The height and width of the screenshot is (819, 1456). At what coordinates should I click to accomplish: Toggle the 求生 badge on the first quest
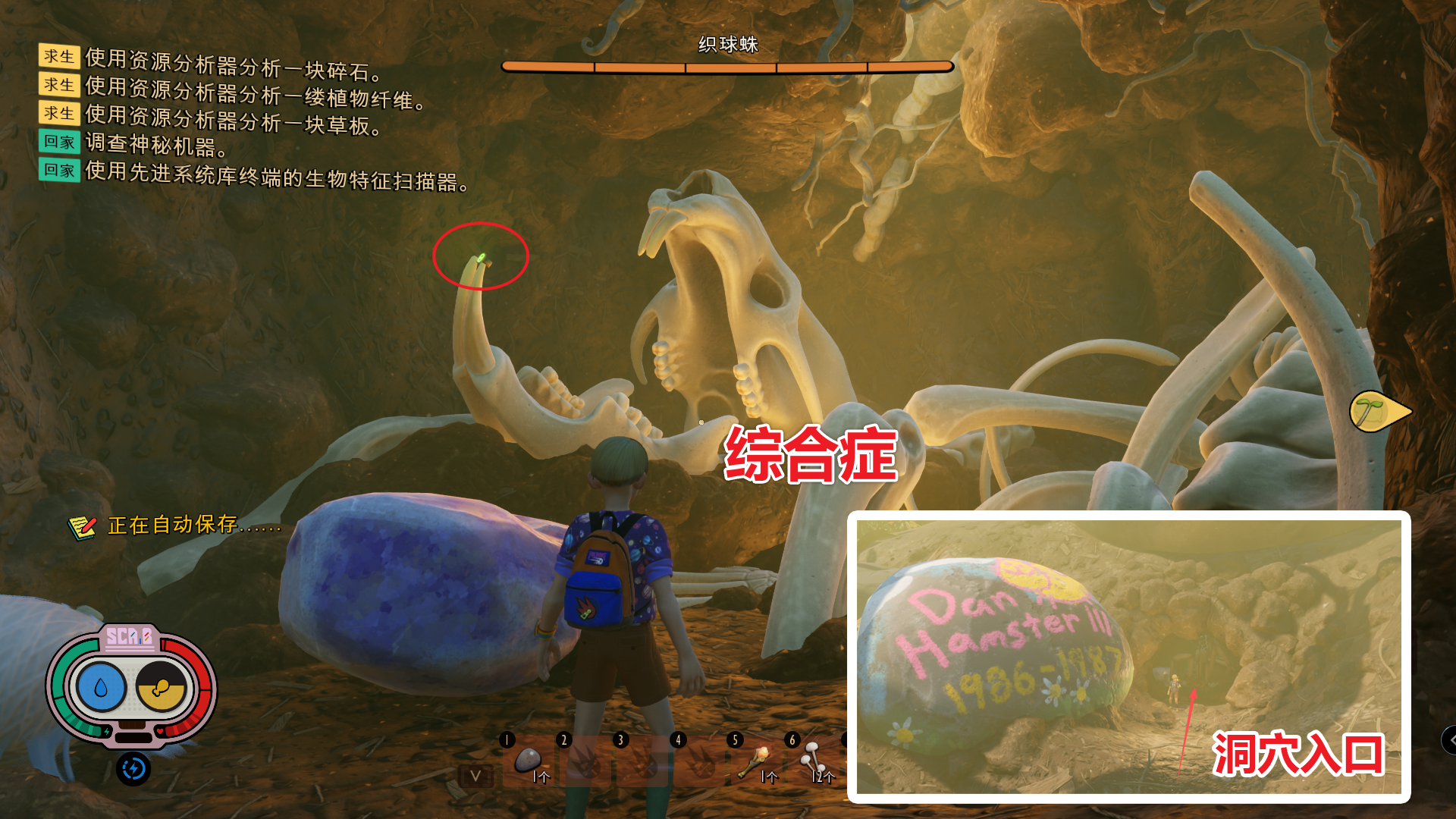[59, 58]
